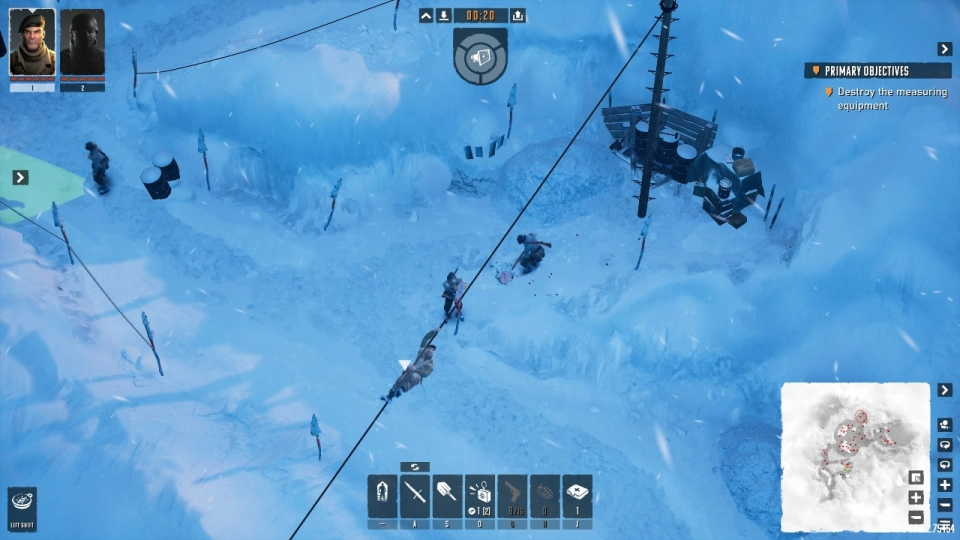
Task: Select the second commando portrait
Action: (x=82, y=44)
